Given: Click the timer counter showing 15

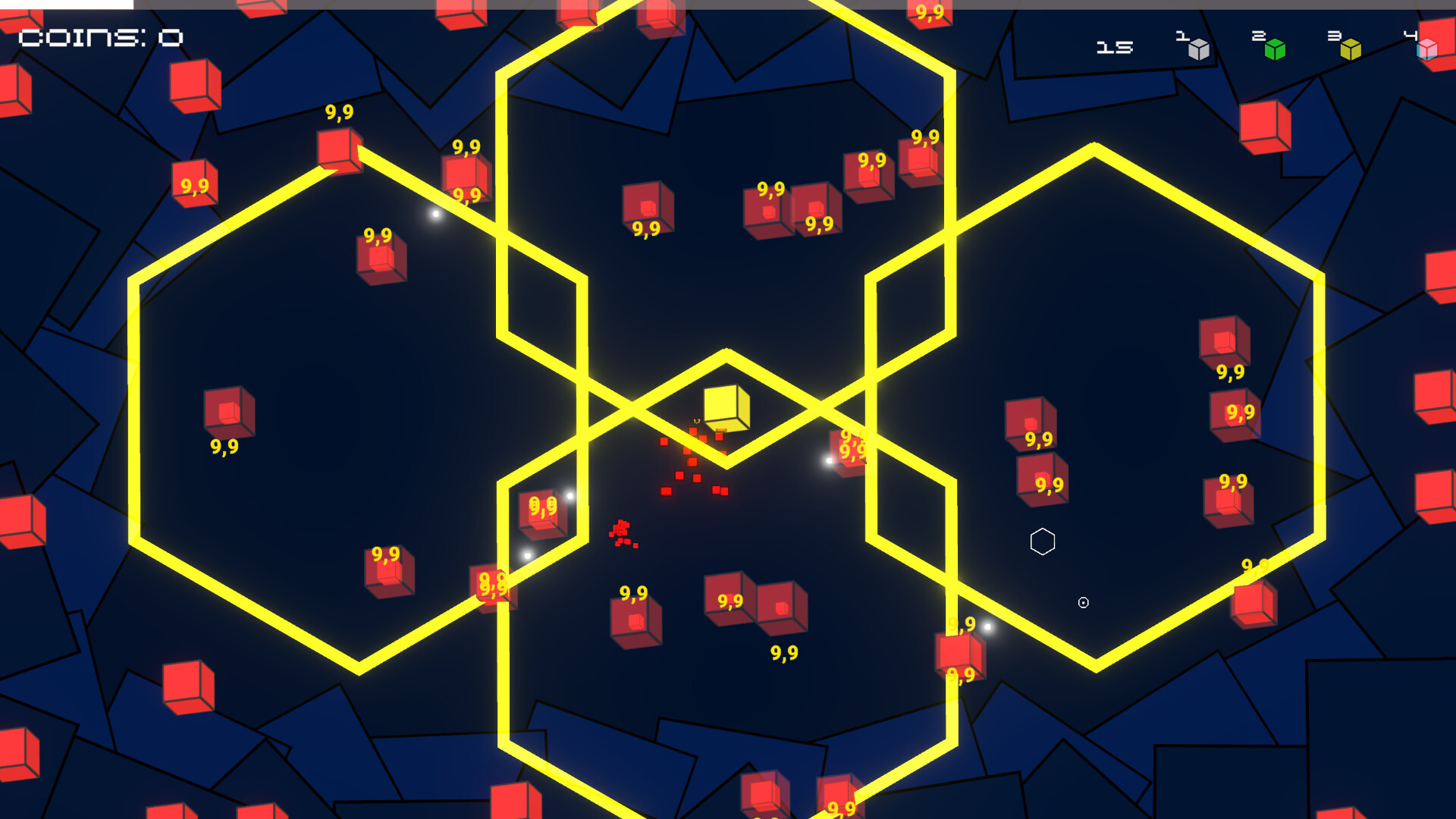Looking at the screenshot, I should coord(1113,47).
